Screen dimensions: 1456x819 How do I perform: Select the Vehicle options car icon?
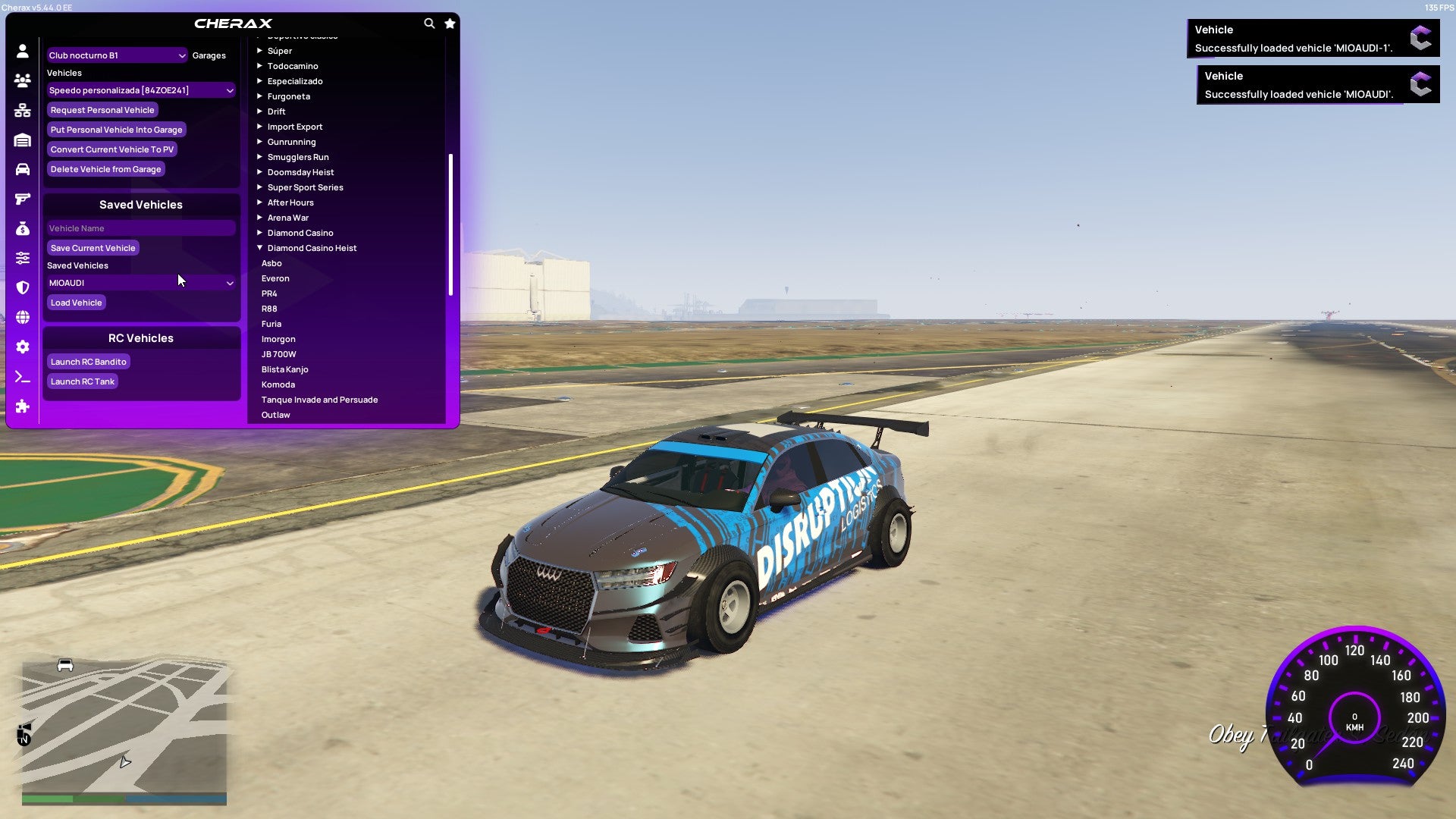click(x=23, y=168)
